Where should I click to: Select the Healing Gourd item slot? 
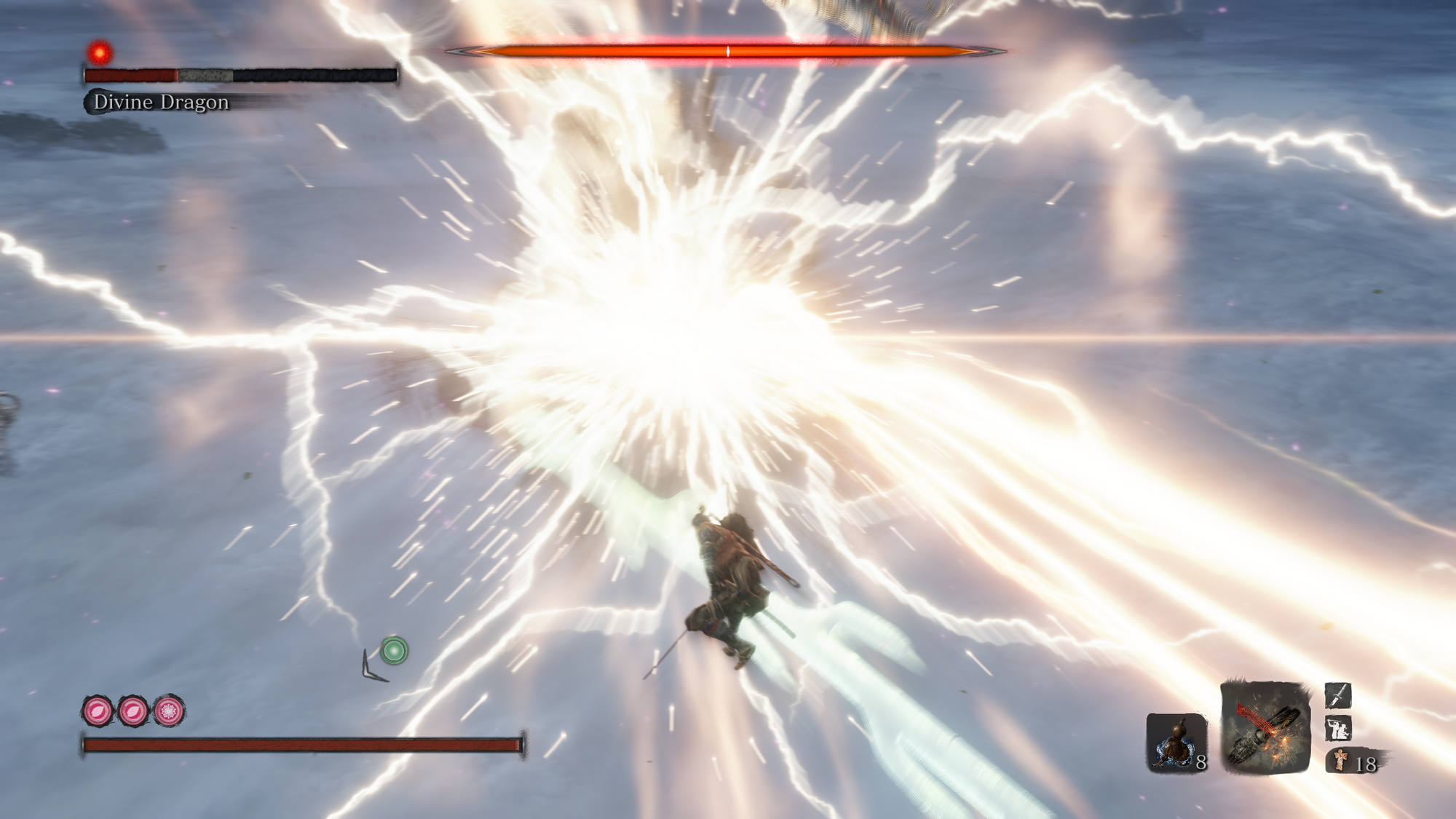click(1175, 743)
